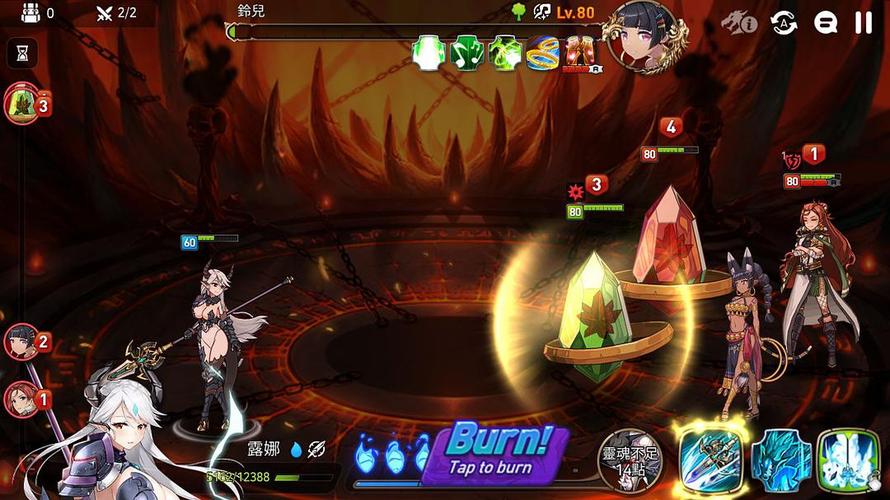Pause the battle
The image size is (890, 500).
863,22
